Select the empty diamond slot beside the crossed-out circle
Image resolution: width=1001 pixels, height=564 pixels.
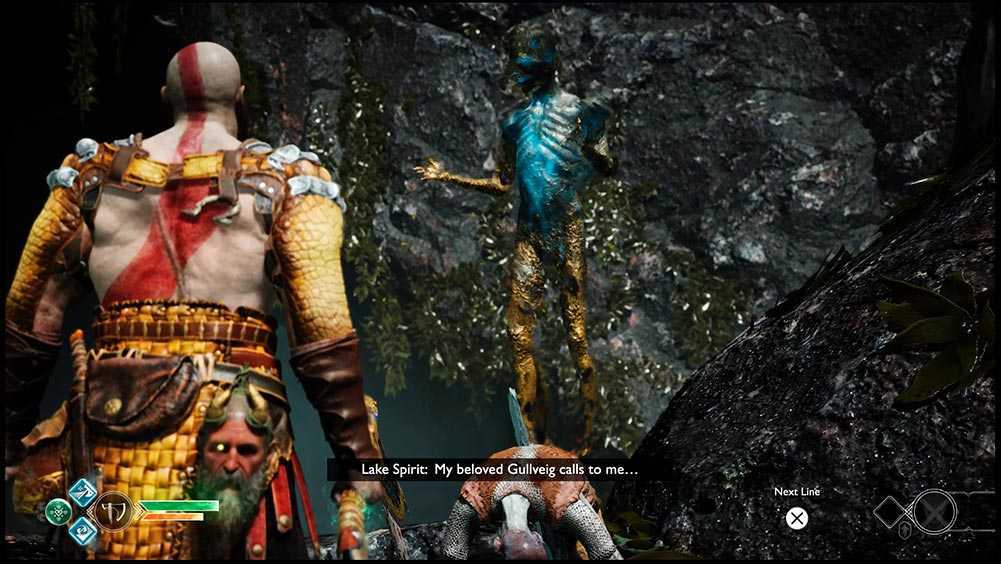tap(892, 513)
